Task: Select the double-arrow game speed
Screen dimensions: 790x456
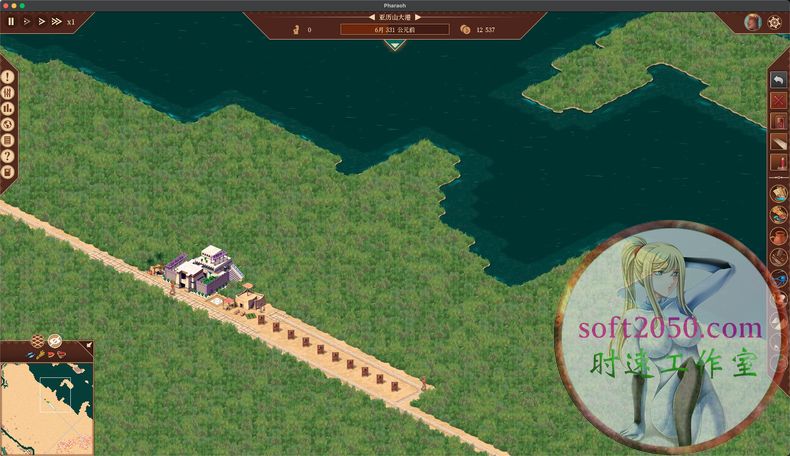Action: [41, 21]
